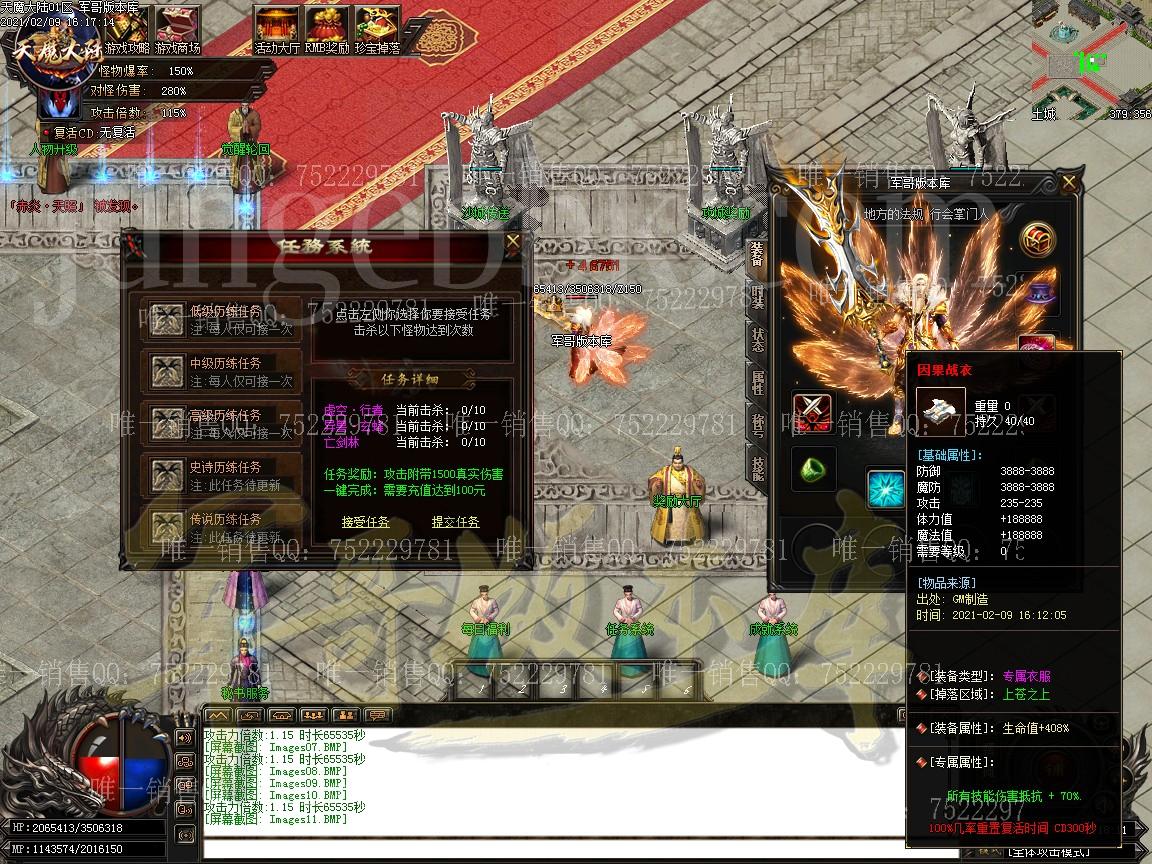The width and height of the screenshot is (1152, 864).
Task: Click 提交任务 to submit the quest
Action: [455, 522]
